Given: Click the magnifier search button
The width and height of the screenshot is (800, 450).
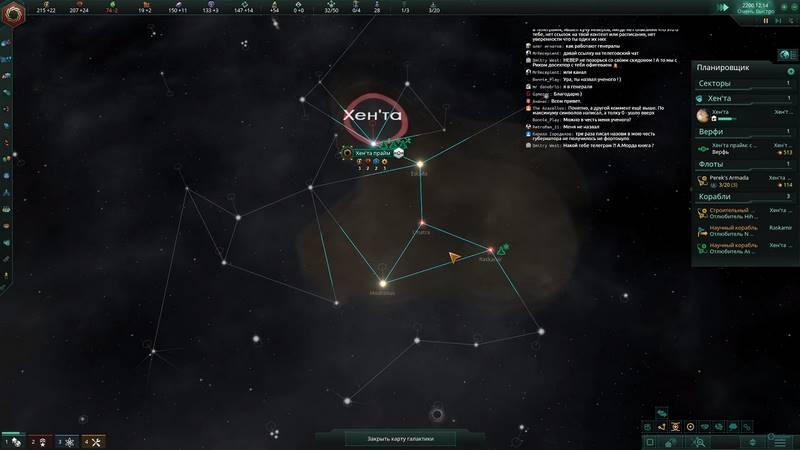Looking at the screenshot, I should 701,441.
